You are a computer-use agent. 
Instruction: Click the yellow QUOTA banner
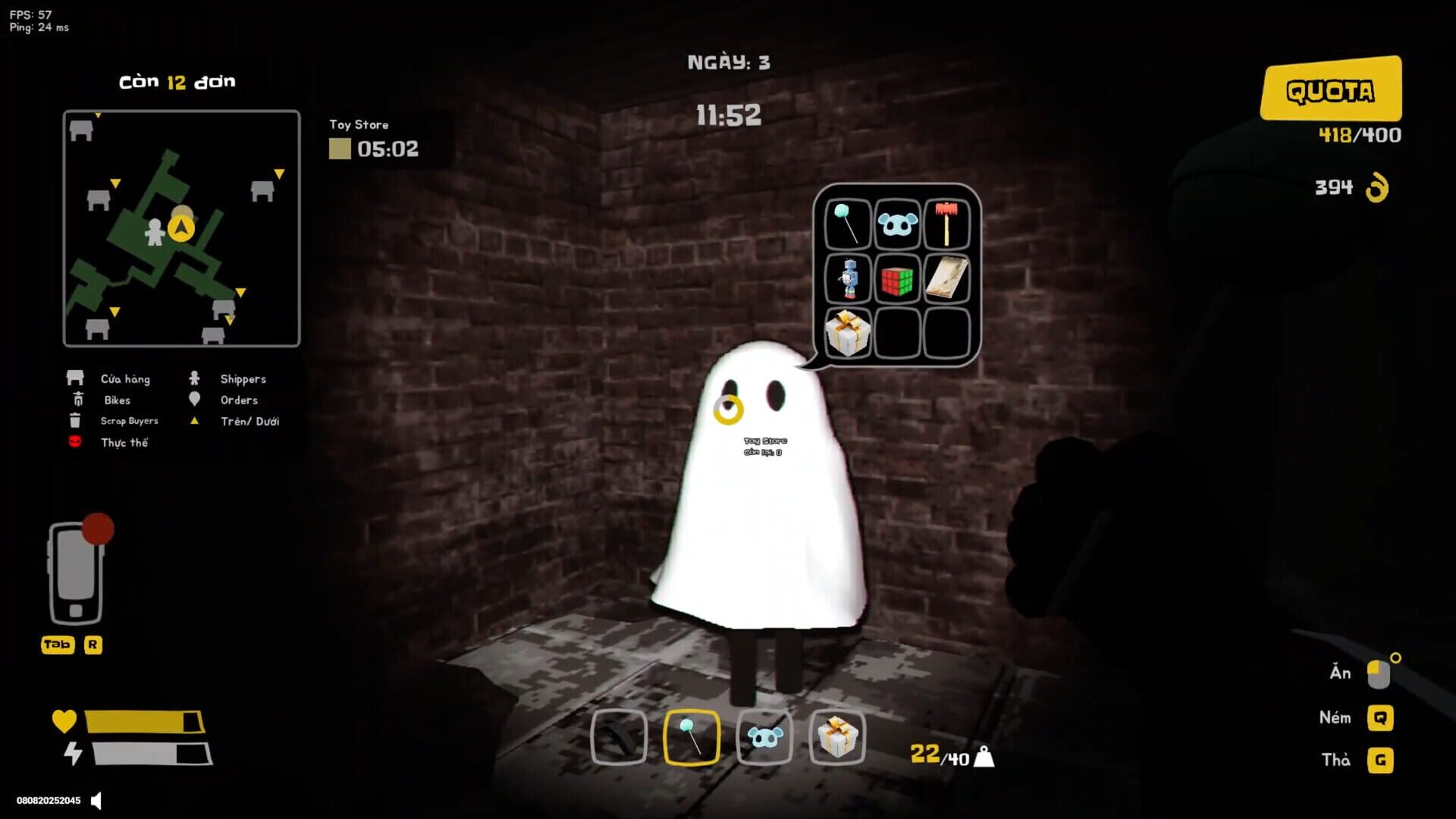pyautogui.click(x=1332, y=89)
